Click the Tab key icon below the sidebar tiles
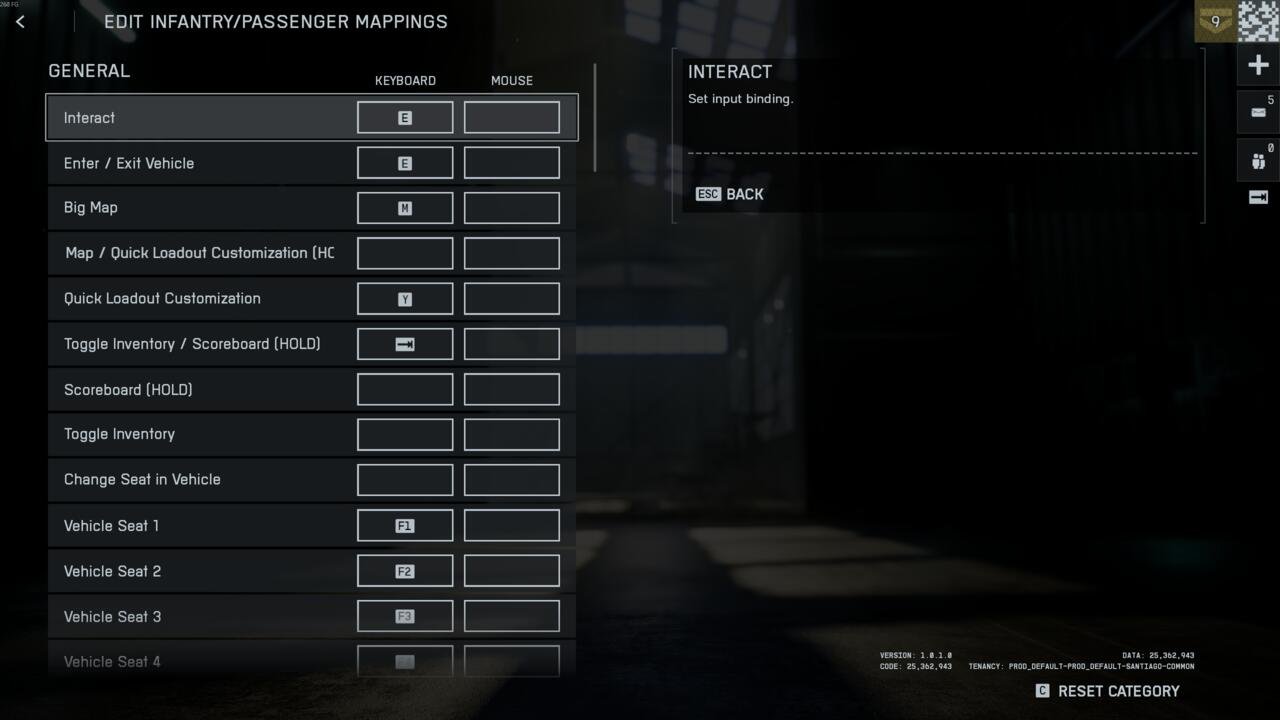The height and width of the screenshot is (720, 1280). click(x=1257, y=198)
